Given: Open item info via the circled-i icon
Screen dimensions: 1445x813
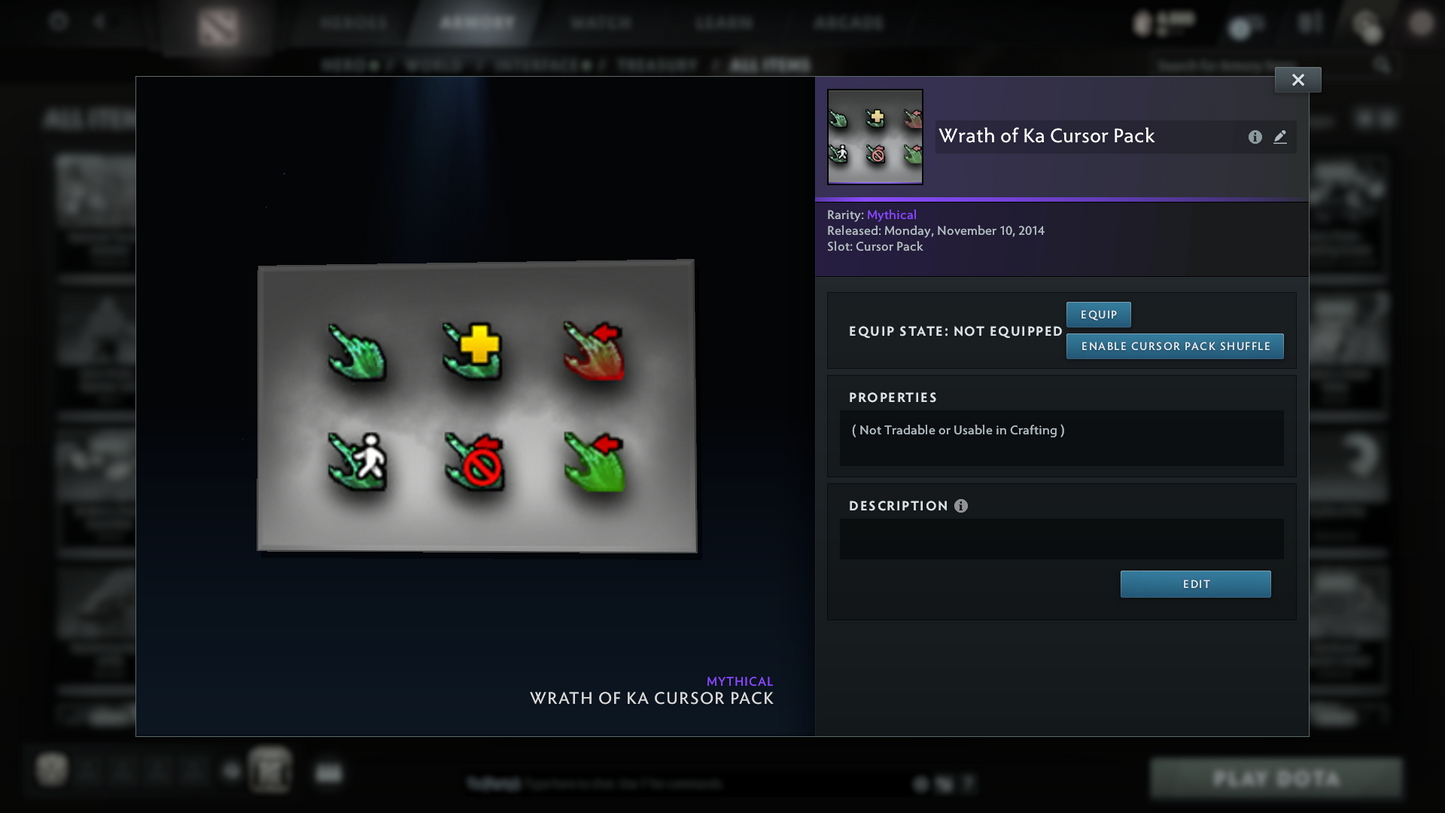Looking at the screenshot, I should coord(1255,136).
